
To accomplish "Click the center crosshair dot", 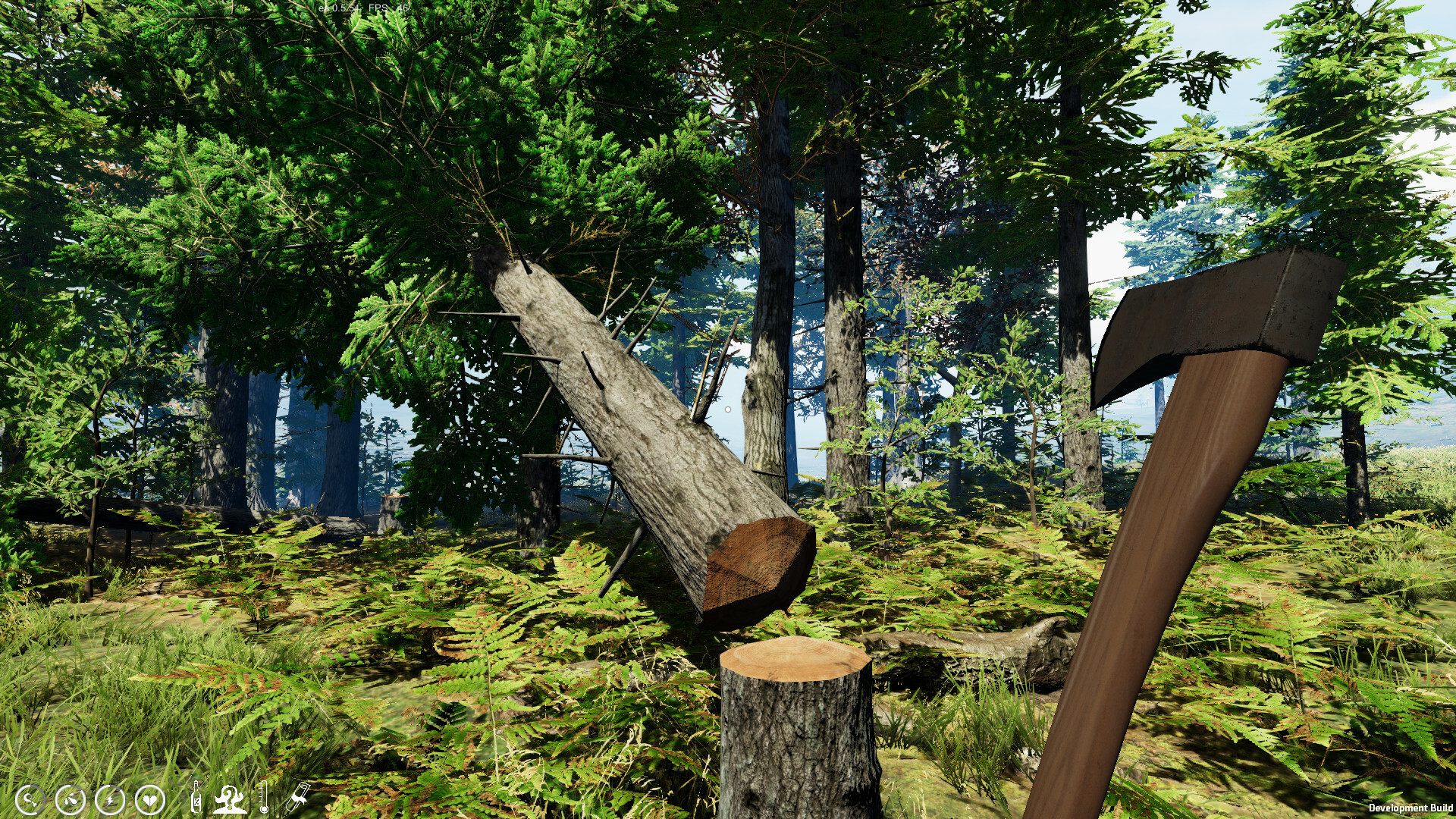I will point(727,409).
